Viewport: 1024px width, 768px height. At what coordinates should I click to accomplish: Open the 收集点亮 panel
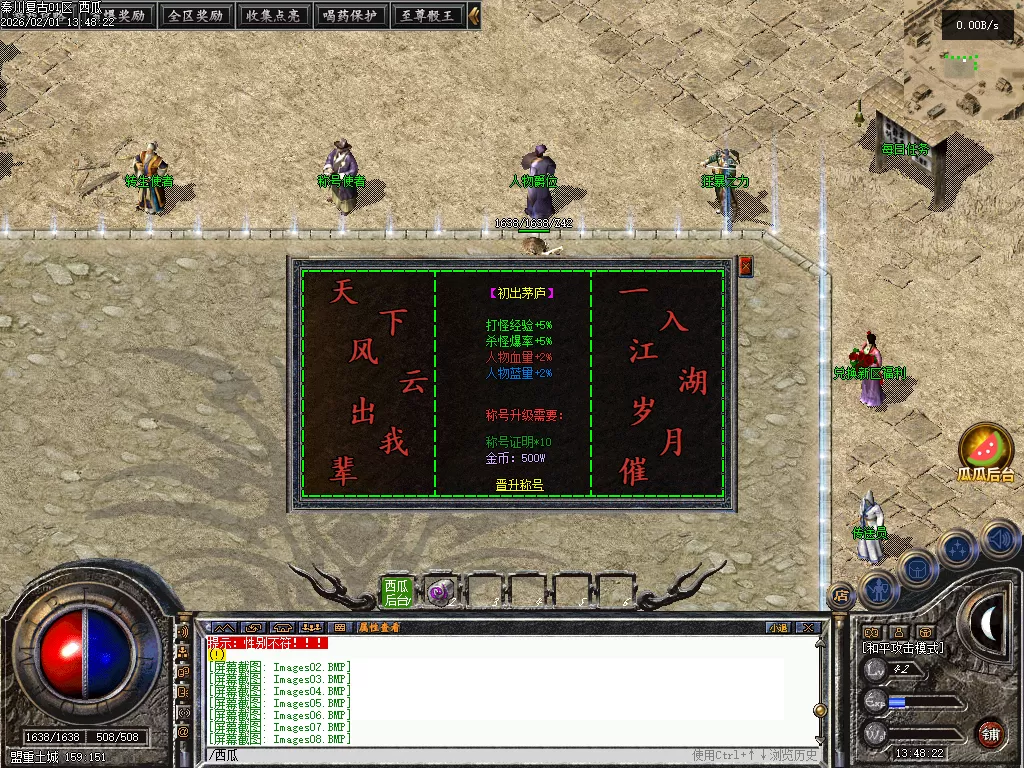coord(273,15)
